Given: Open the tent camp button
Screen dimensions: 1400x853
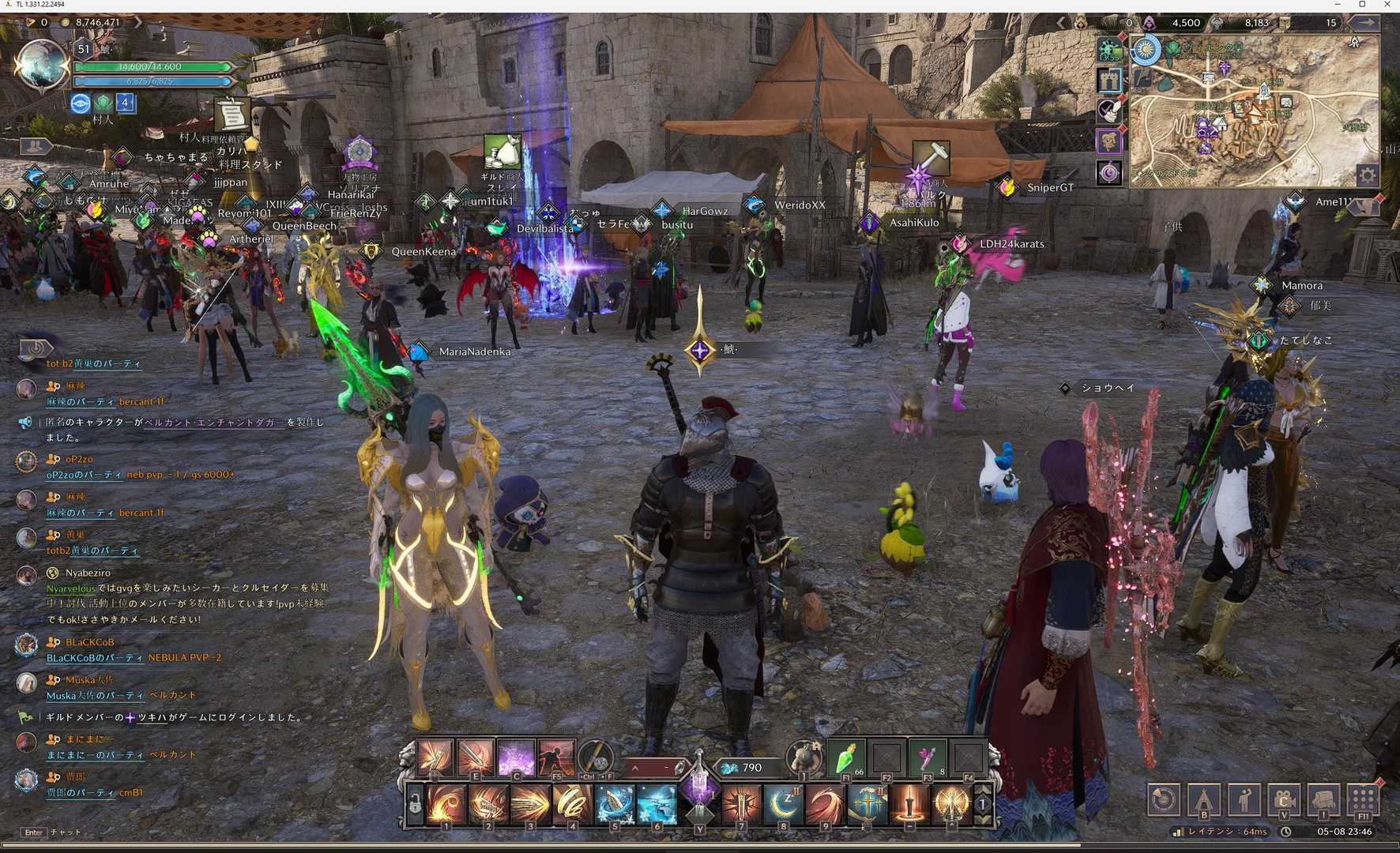Looking at the screenshot, I should pyautogui.click(x=1204, y=799).
